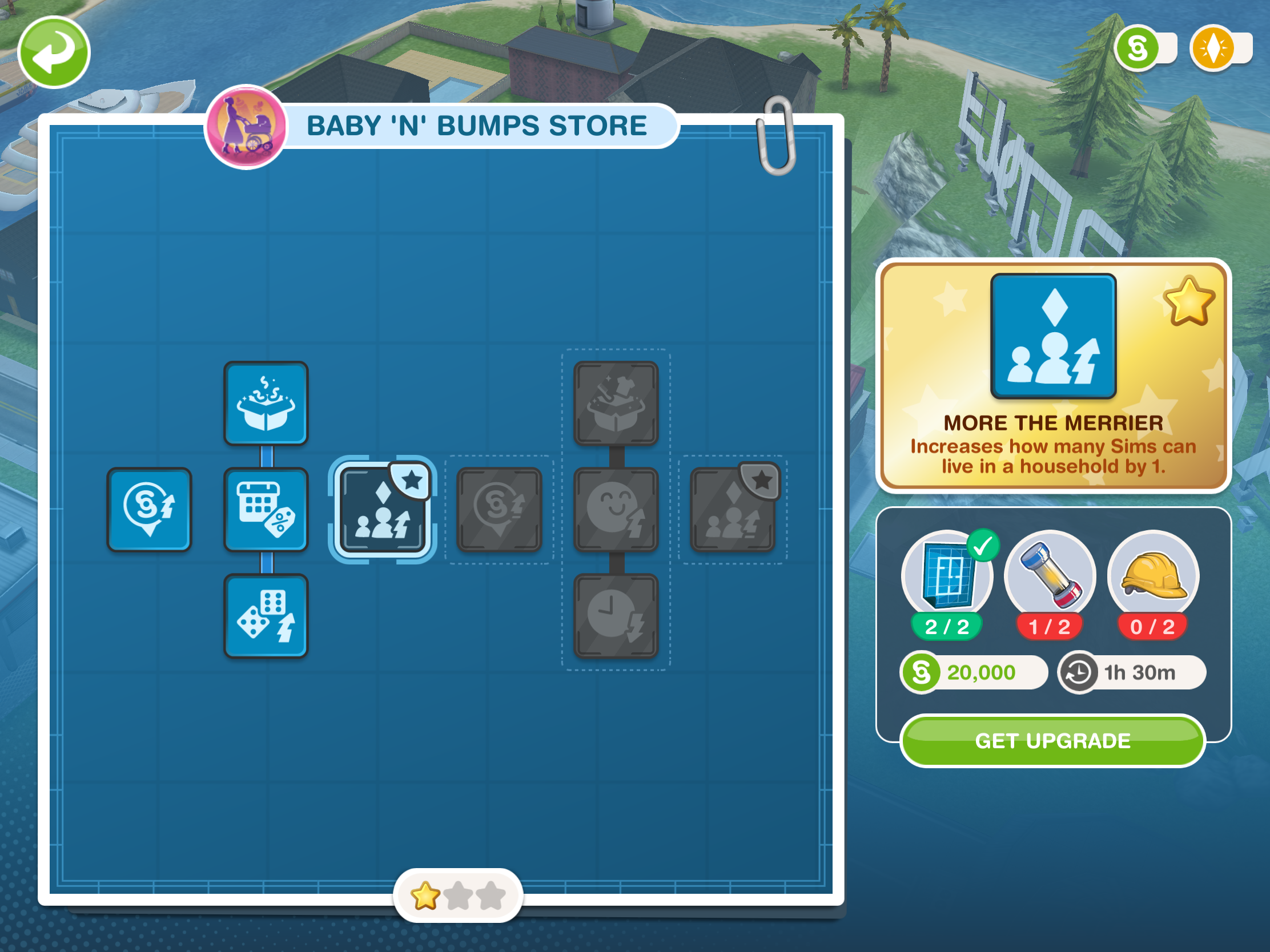Viewport: 1270px width, 952px height.
Task: Select the unlocked Simoleon speech bubble upgrade
Action: point(149,510)
